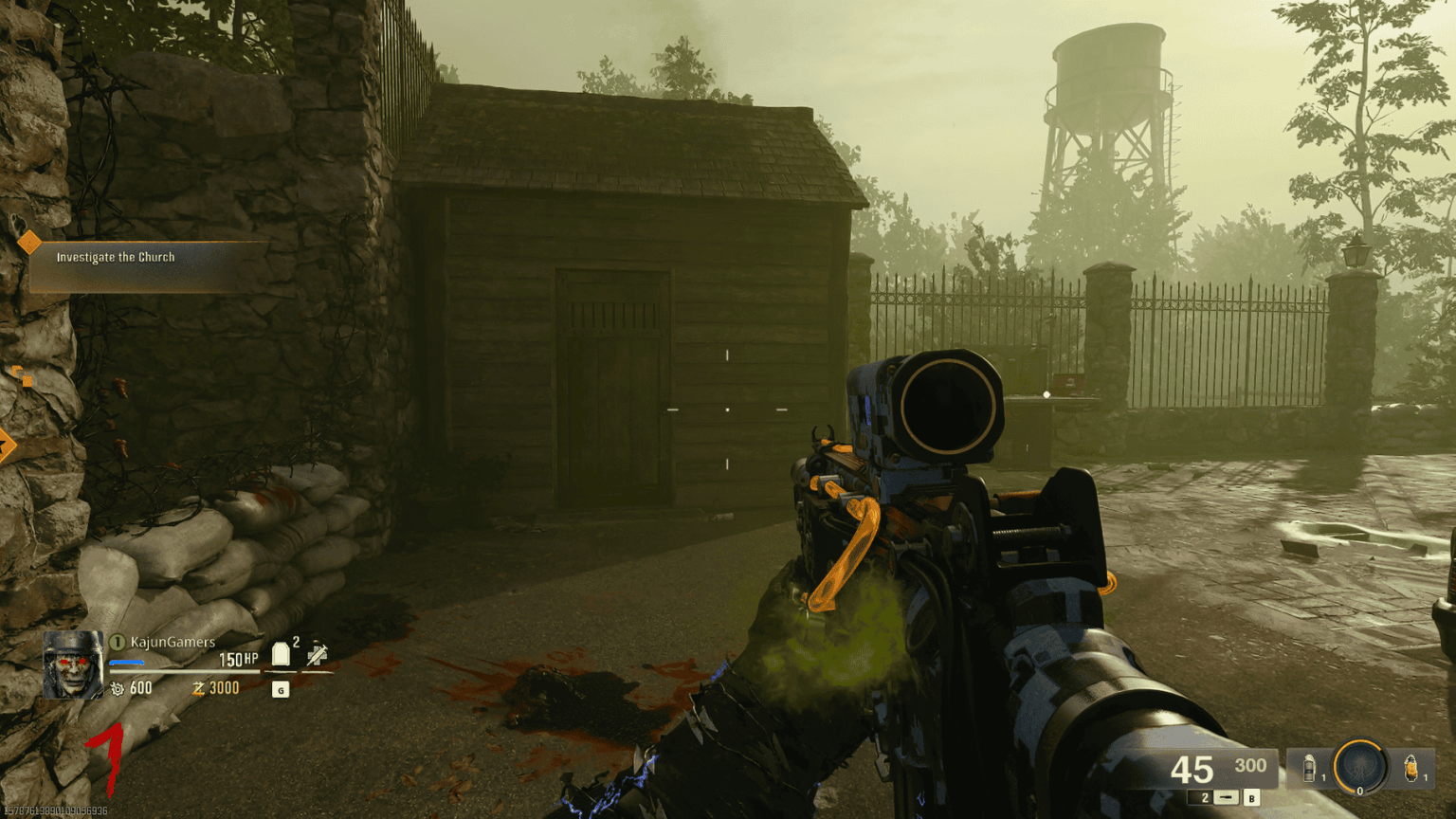The height and width of the screenshot is (819, 1456).
Task: Click the 150HP health readout
Action: pyautogui.click(x=237, y=660)
